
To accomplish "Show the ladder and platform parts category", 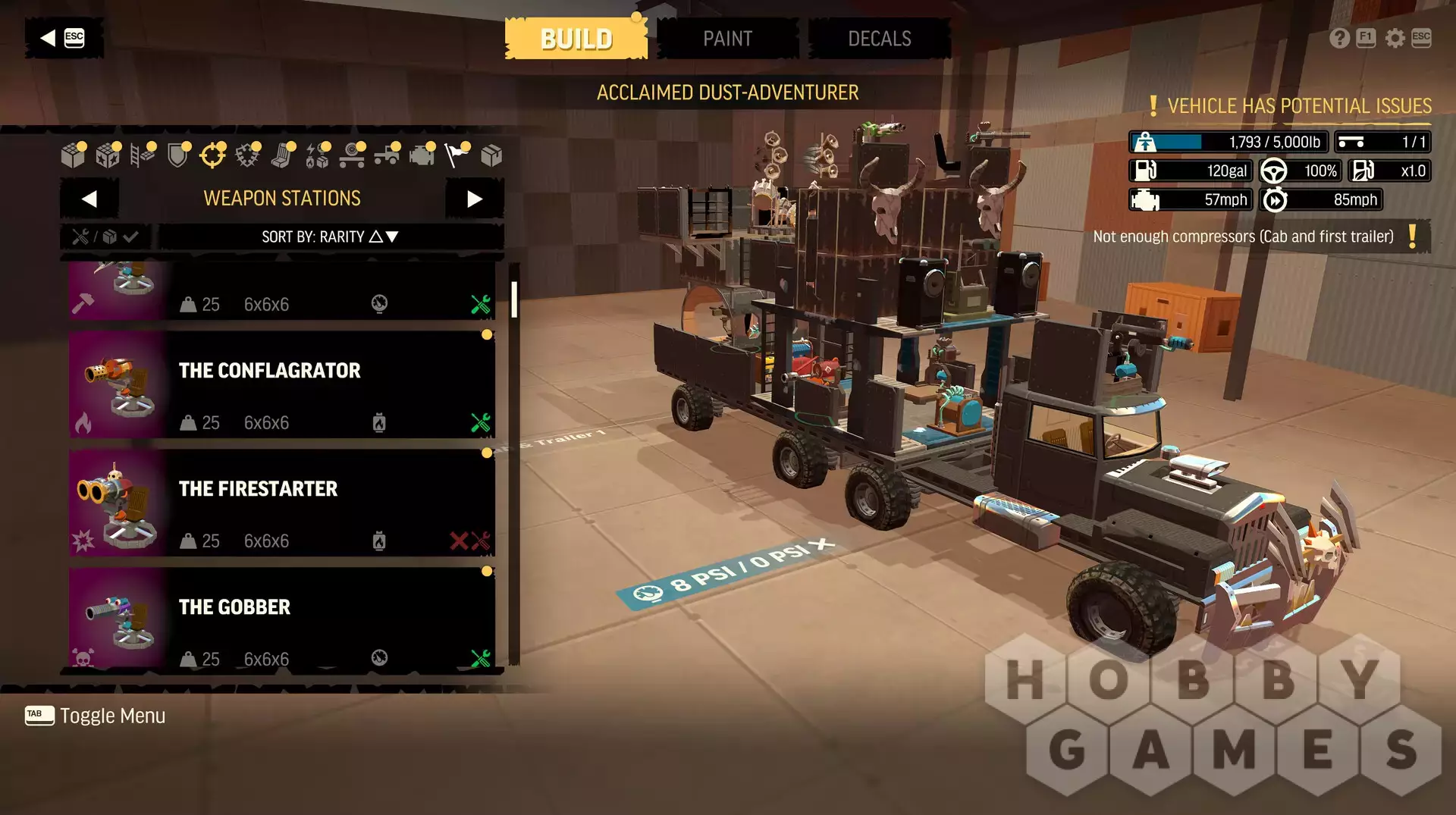I will coord(142,155).
